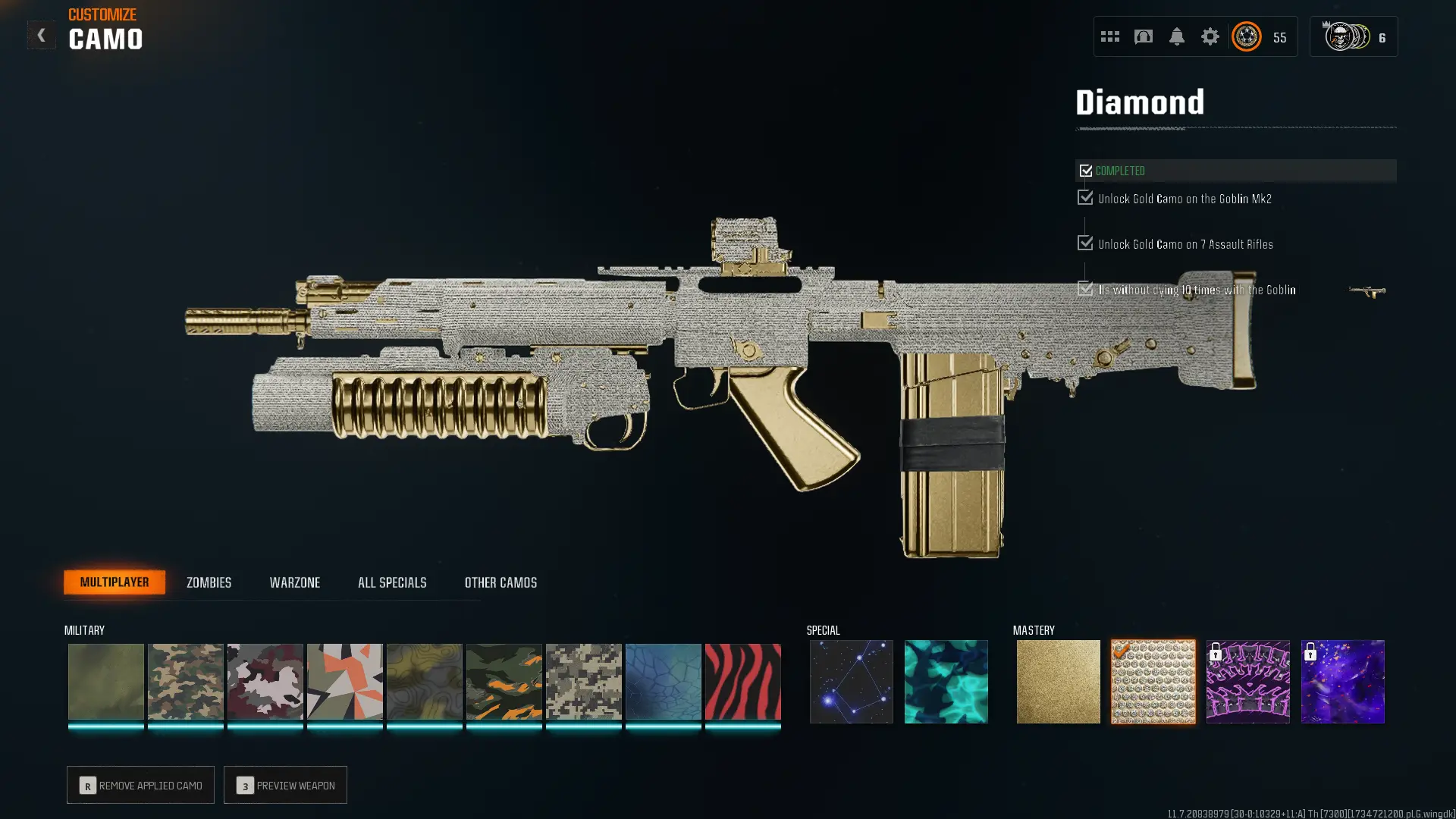The width and height of the screenshot is (1456, 819).
Task: Select the digital pixel camo
Action: point(583,681)
